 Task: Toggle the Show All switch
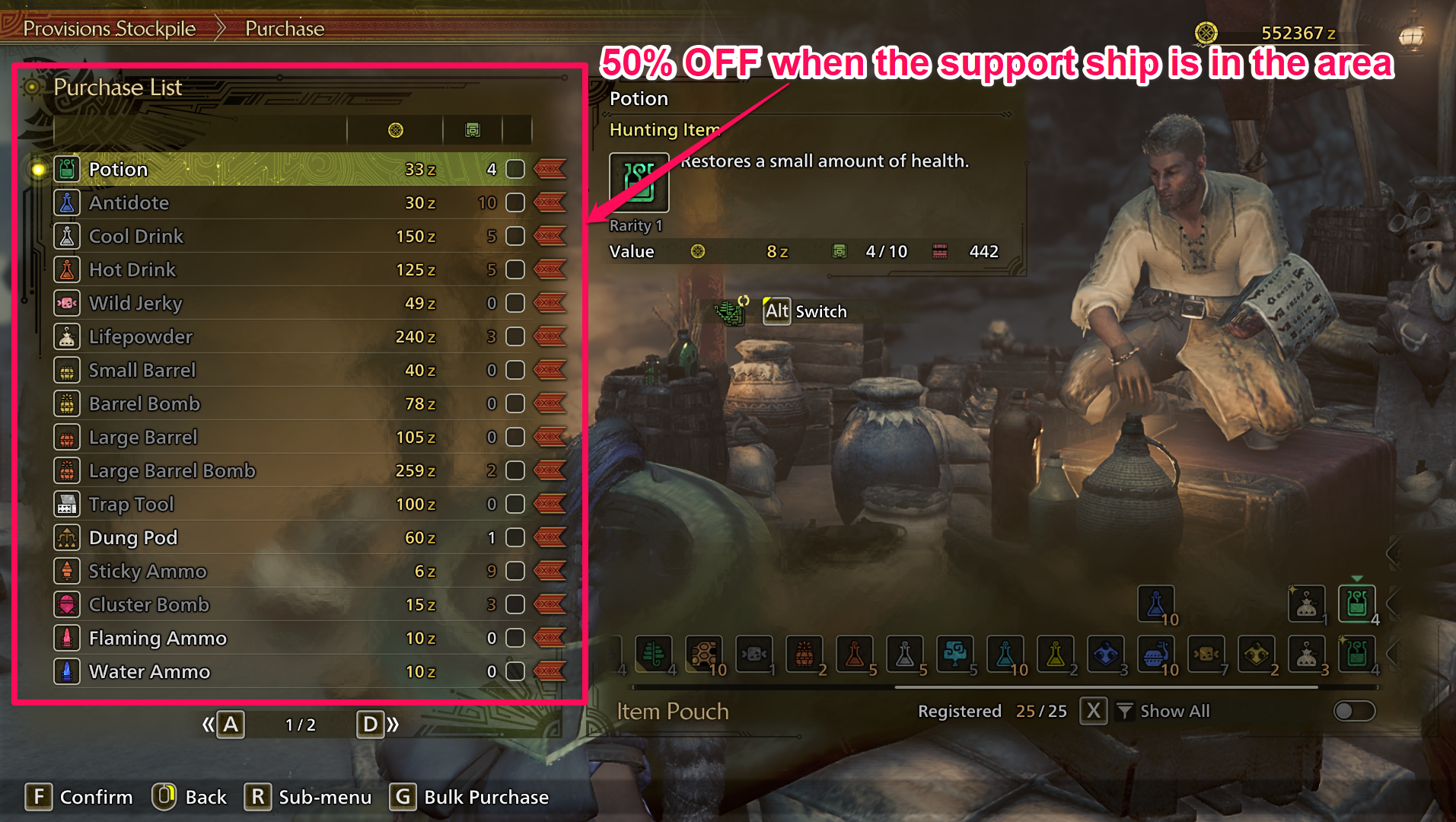1353,711
